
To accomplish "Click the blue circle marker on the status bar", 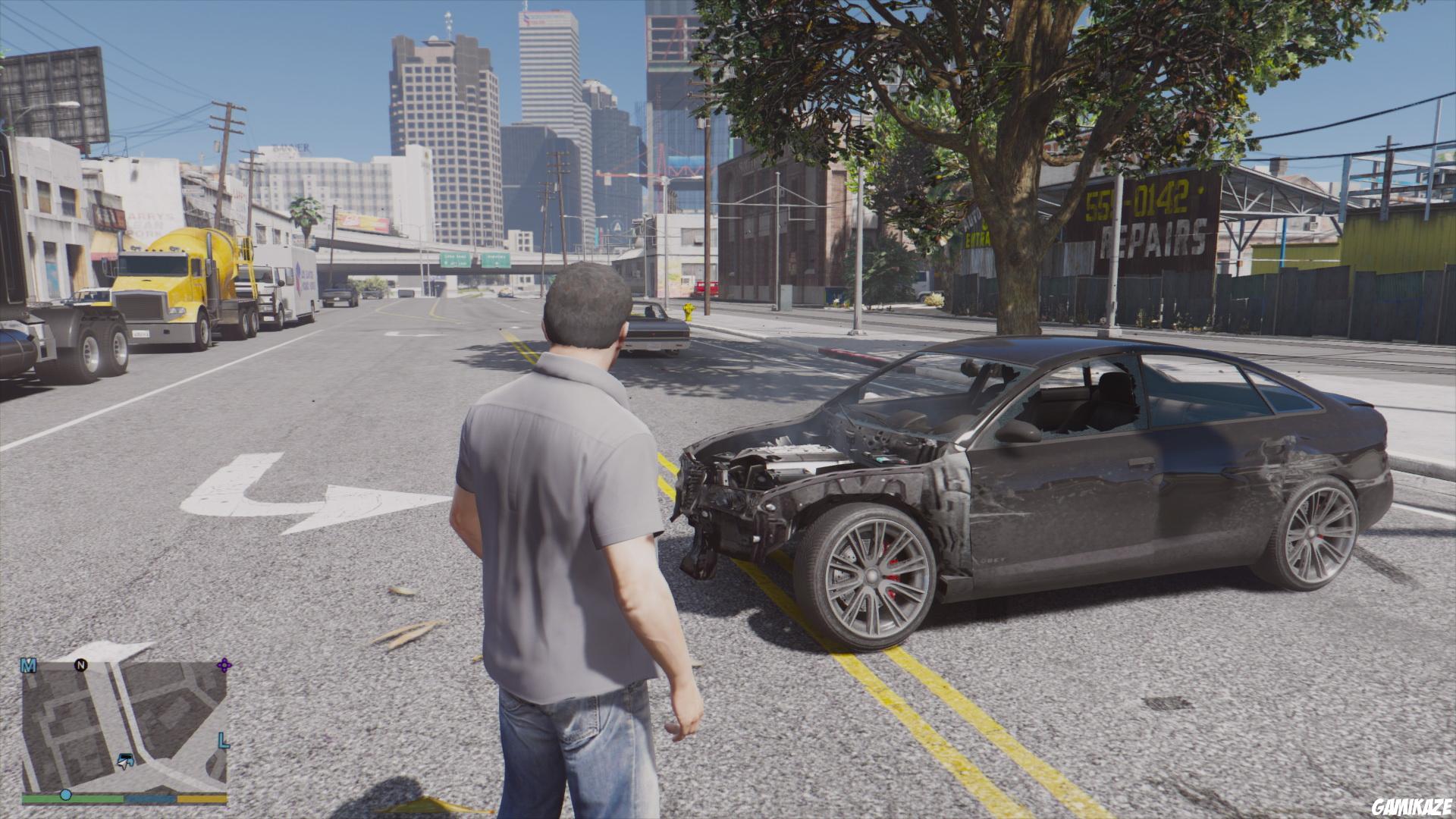I will click(x=65, y=795).
